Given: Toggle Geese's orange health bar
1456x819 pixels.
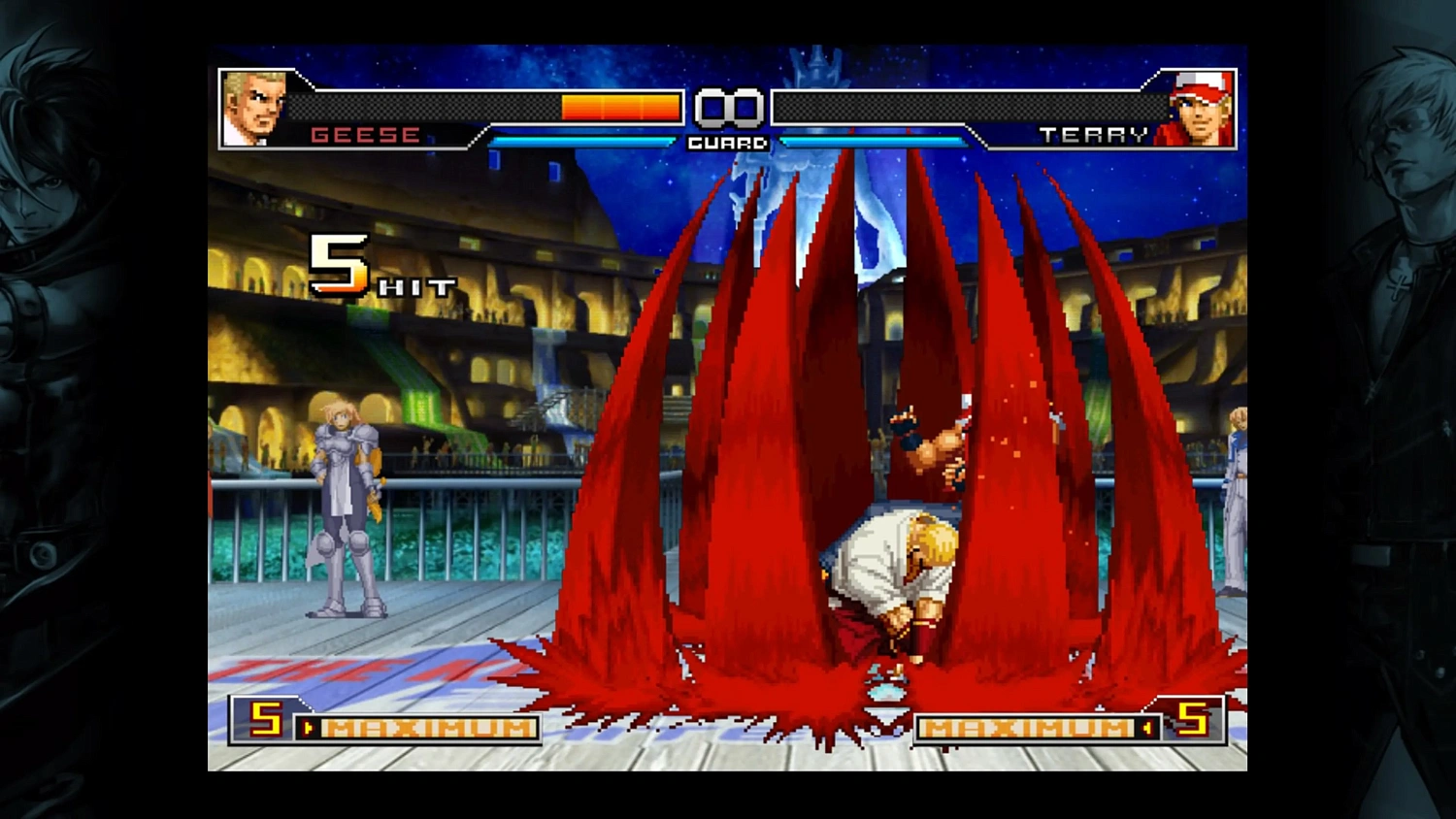Looking at the screenshot, I should (621, 107).
